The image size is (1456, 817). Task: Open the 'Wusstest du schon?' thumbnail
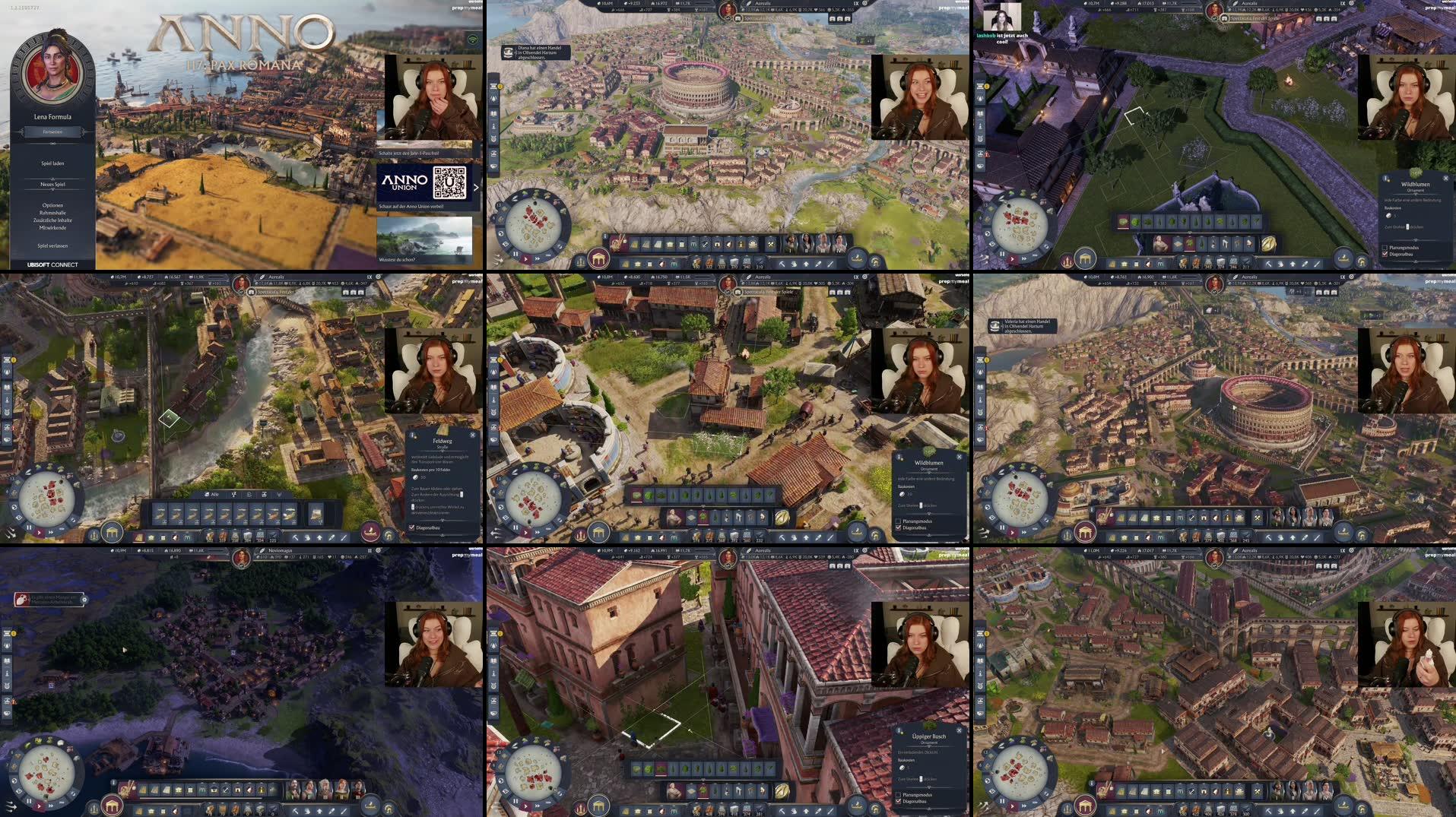423,238
